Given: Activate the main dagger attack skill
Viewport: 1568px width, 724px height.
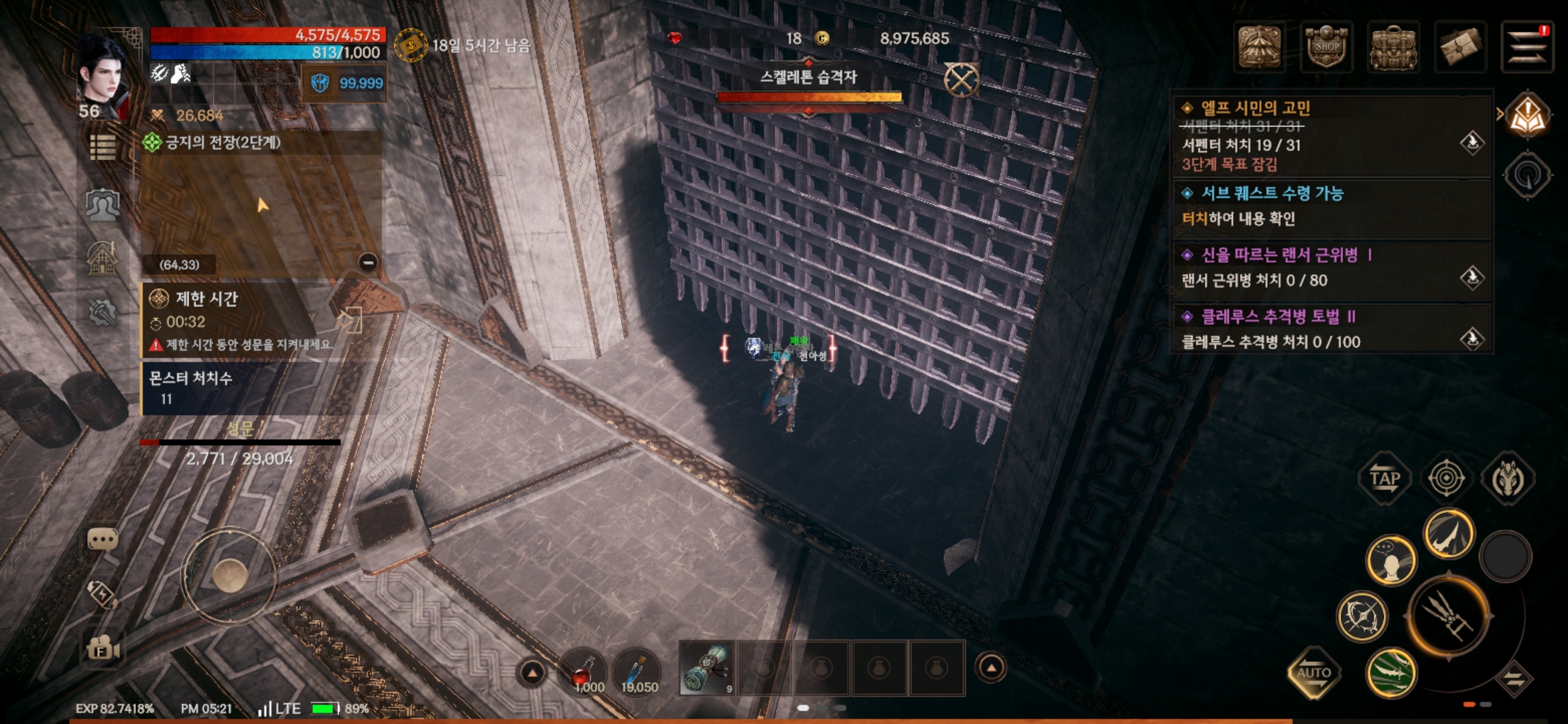Looking at the screenshot, I should pyautogui.click(x=1448, y=615).
